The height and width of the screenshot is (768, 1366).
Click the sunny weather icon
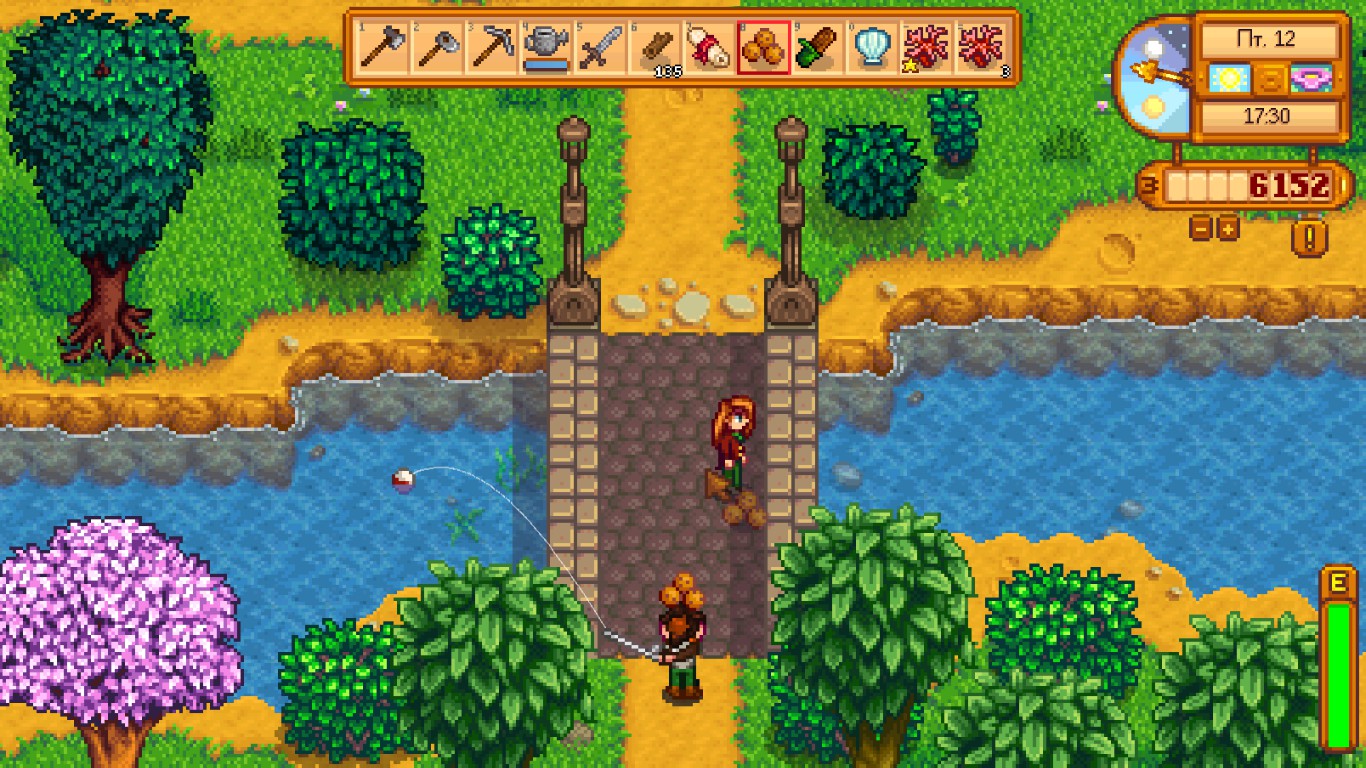(1228, 77)
